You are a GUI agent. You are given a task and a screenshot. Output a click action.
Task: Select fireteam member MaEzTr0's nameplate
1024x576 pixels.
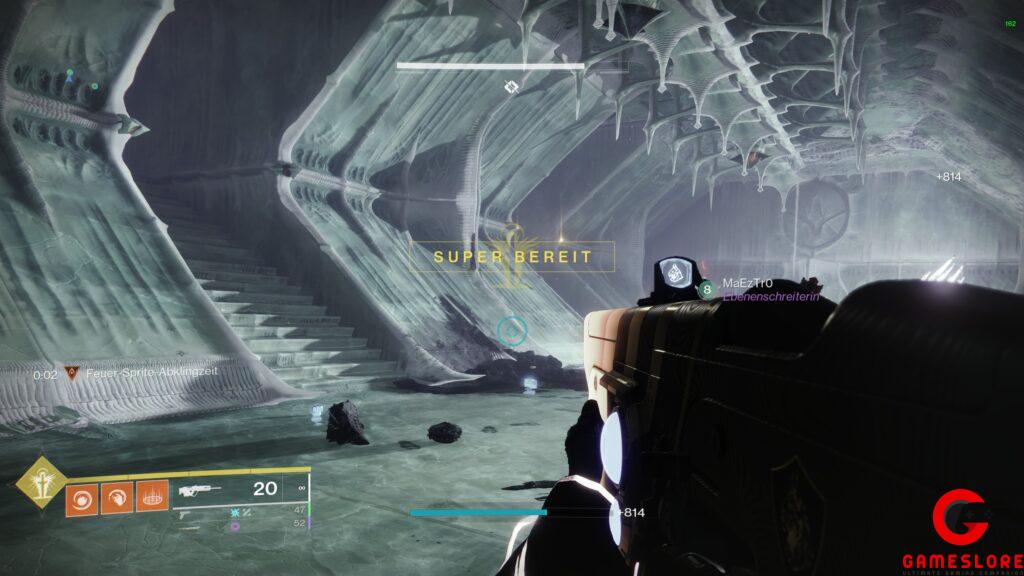coord(747,284)
